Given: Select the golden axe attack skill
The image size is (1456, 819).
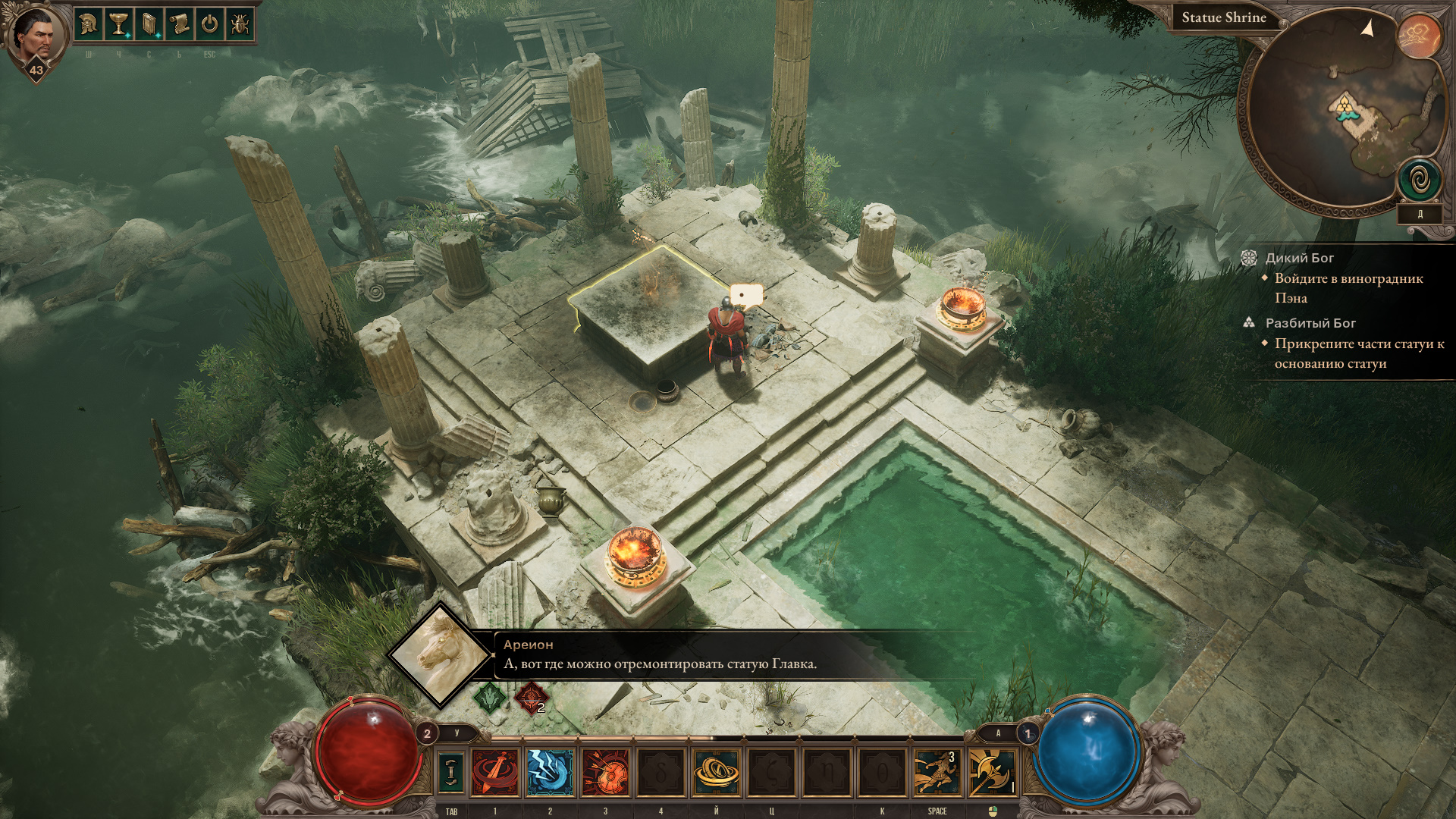Looking at the screenshot, I should (992, 772).
